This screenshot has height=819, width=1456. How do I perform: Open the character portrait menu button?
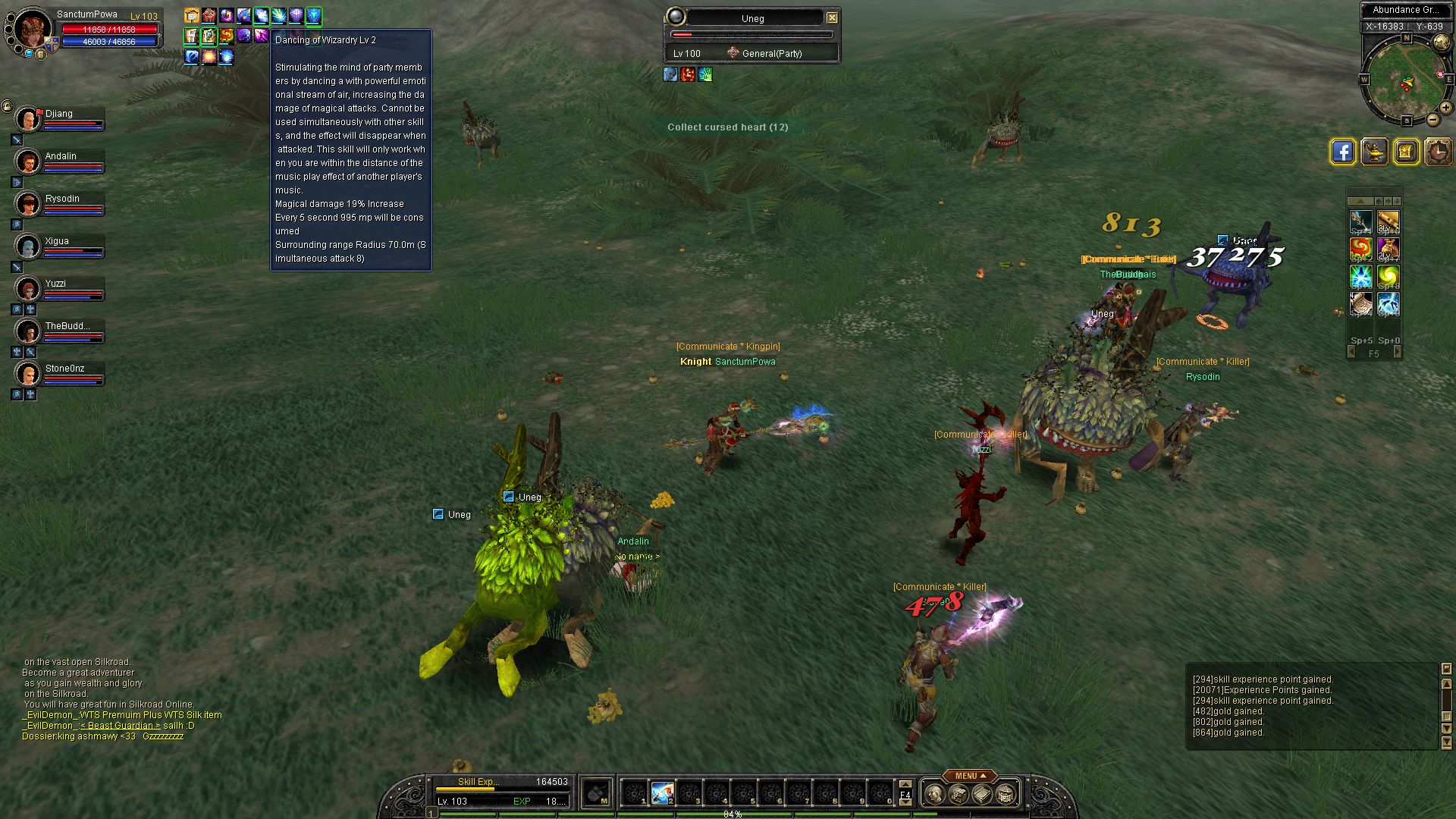[x=935, y=794]
